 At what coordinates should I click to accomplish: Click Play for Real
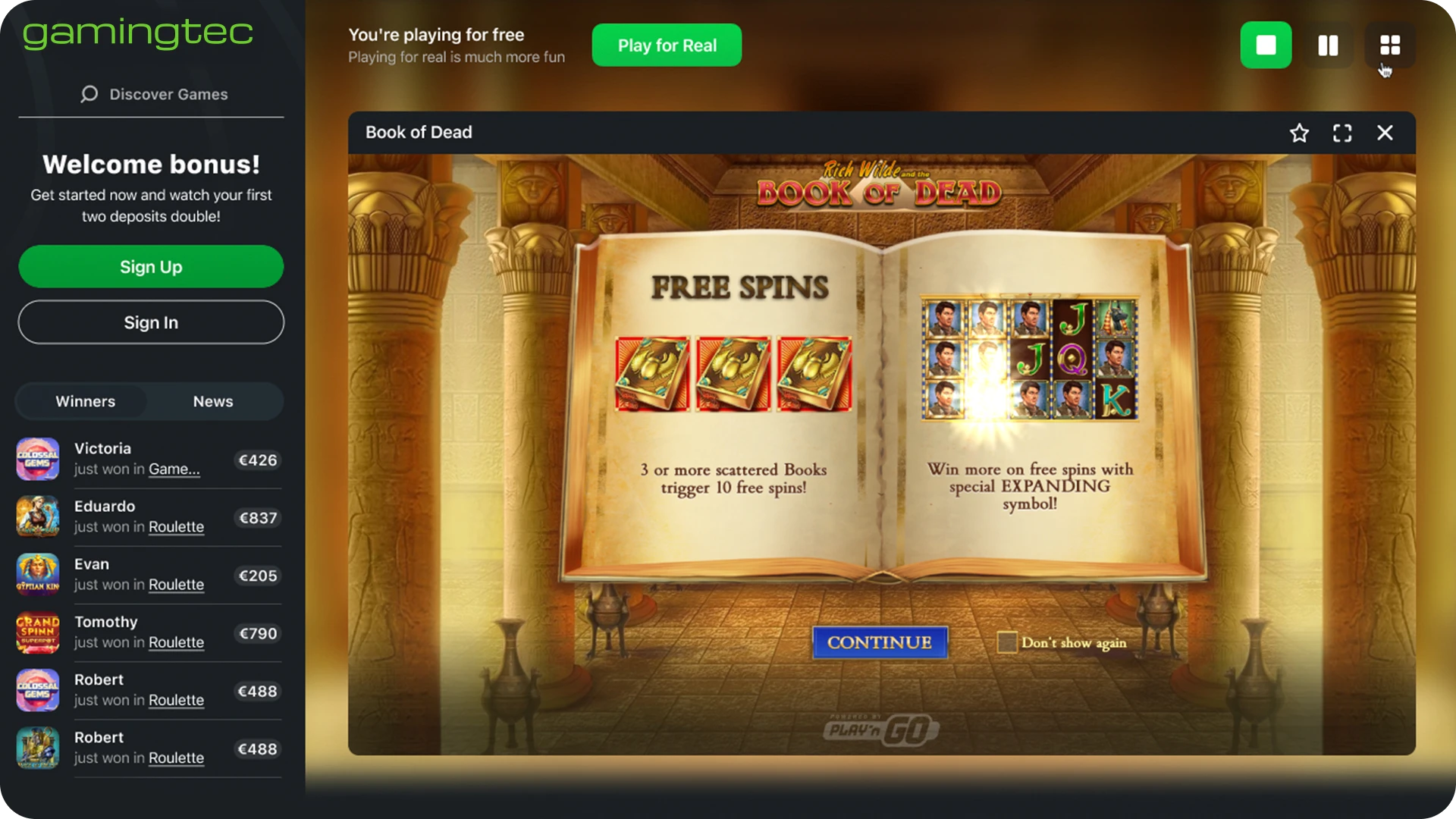click(667, 45)
